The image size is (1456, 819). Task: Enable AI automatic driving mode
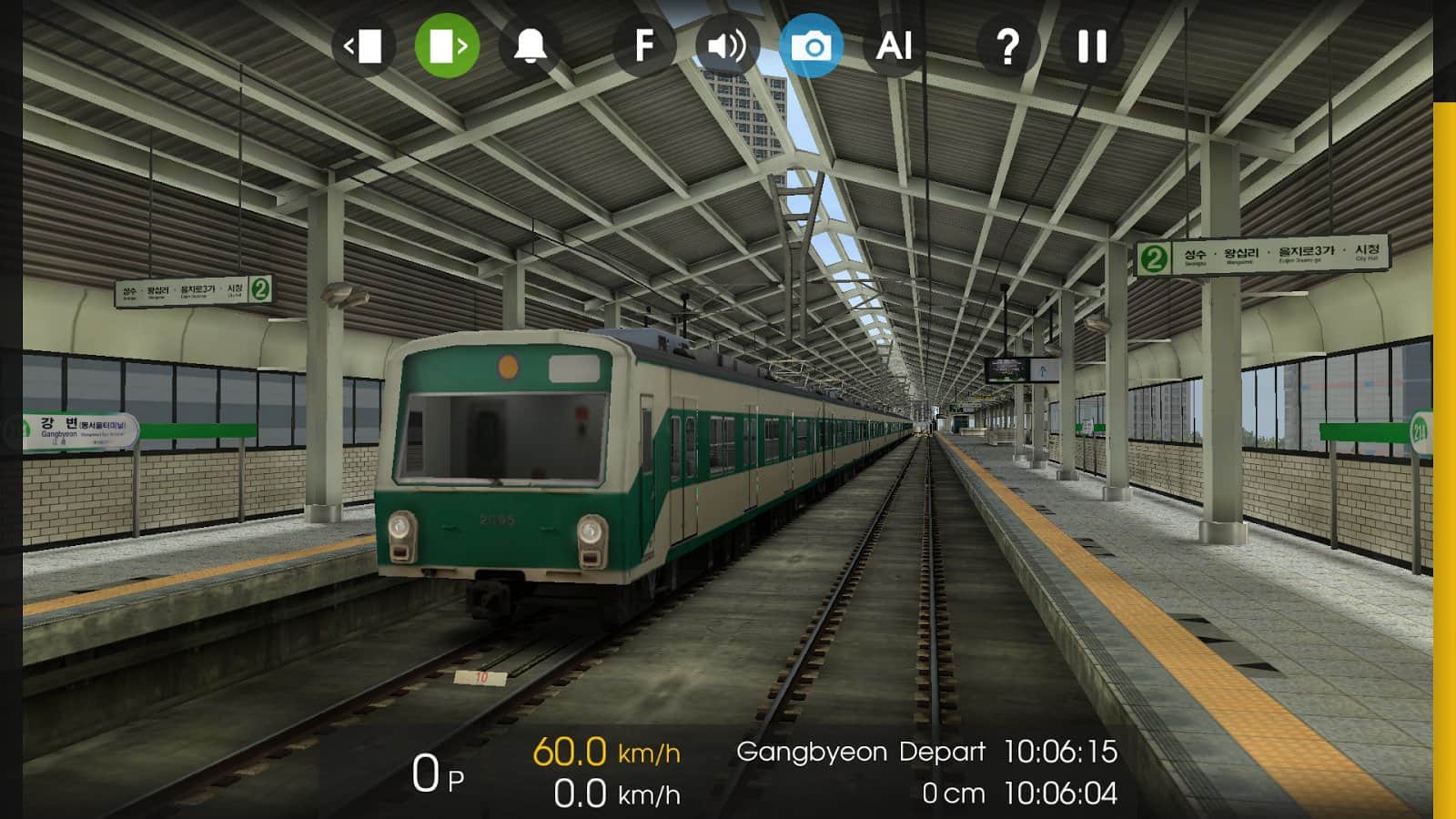[x=895, y=45]
